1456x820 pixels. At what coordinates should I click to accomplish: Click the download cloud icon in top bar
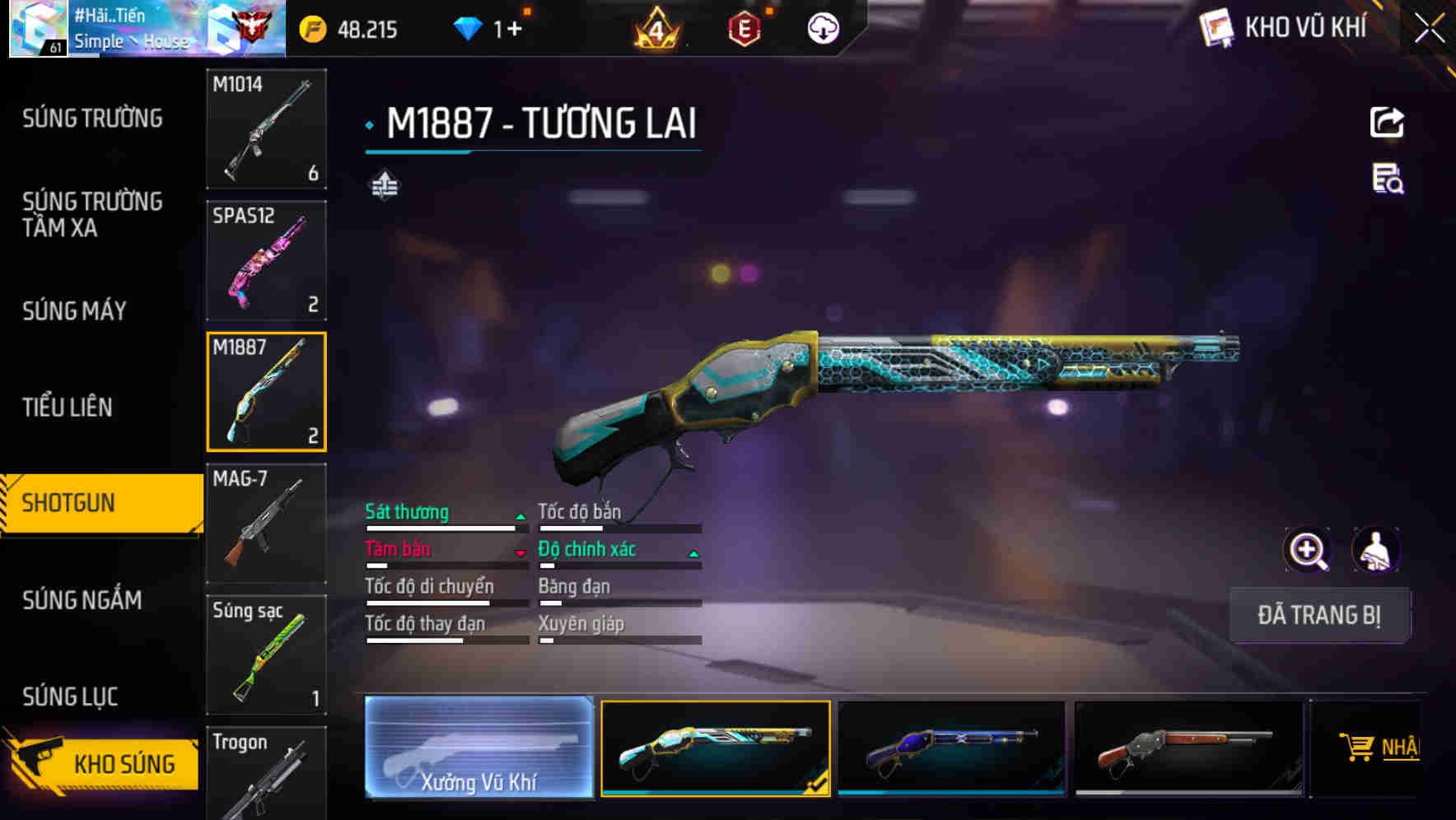click(822, 27)
